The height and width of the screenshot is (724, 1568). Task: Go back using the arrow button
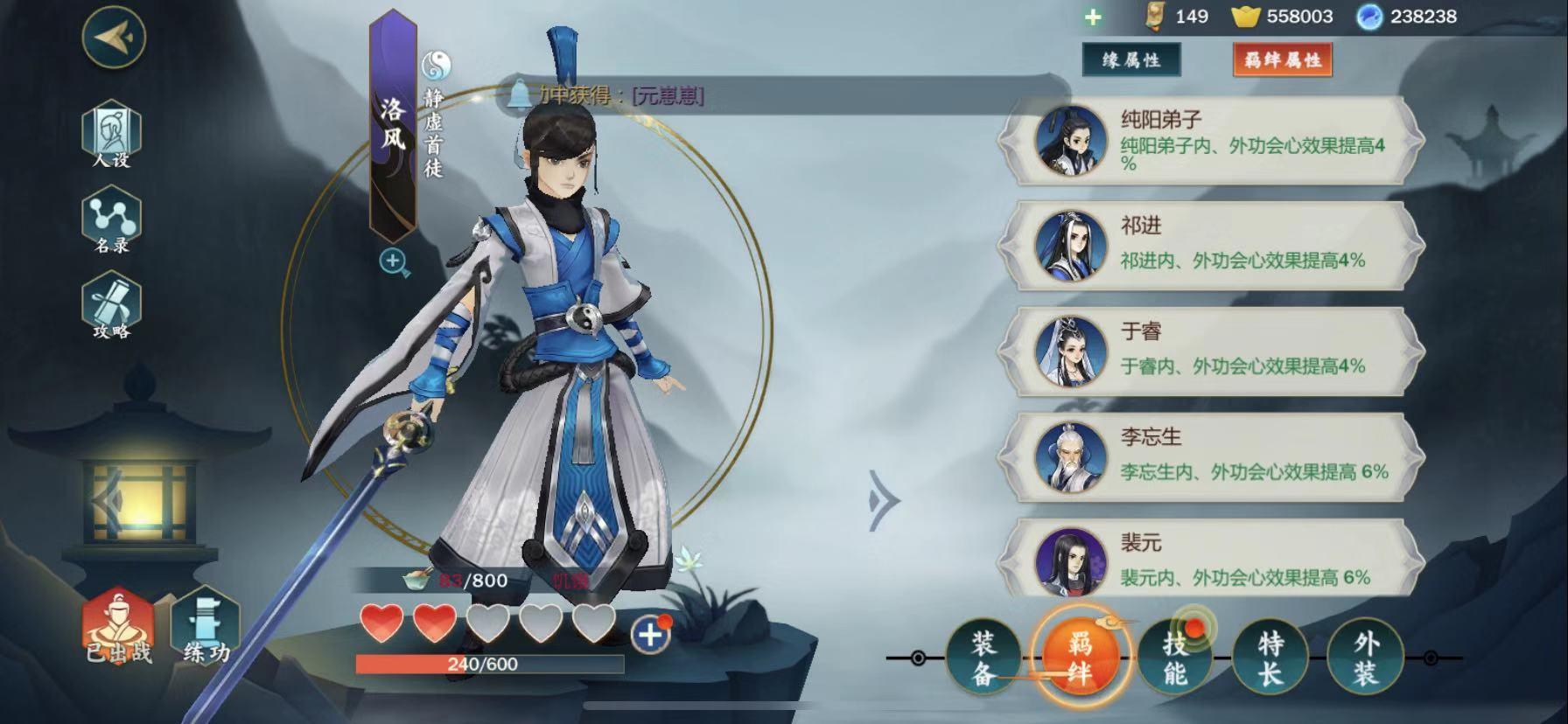pos(114,38)
